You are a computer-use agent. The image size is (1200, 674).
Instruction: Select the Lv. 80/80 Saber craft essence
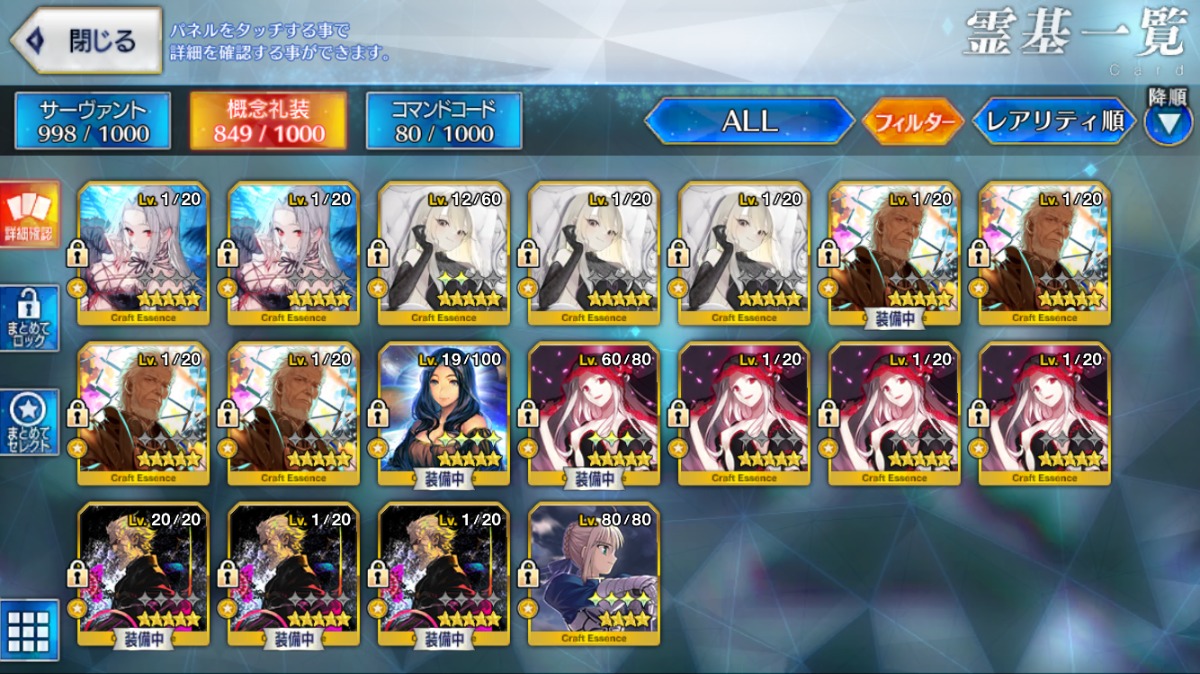tap(594, 572)
